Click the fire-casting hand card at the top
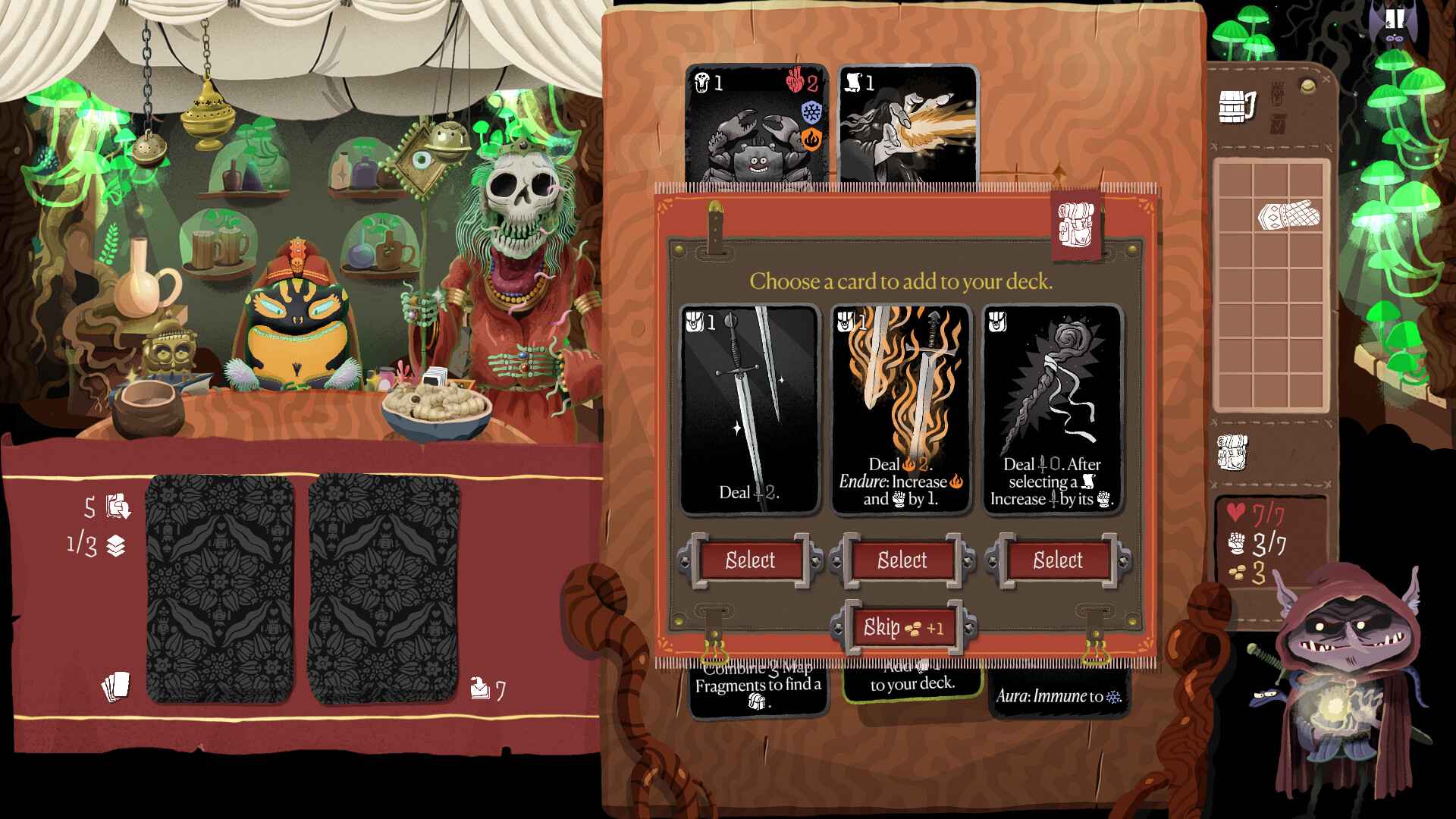The height and width of the screenshot is (819, 1456). [x=906, y=125]
